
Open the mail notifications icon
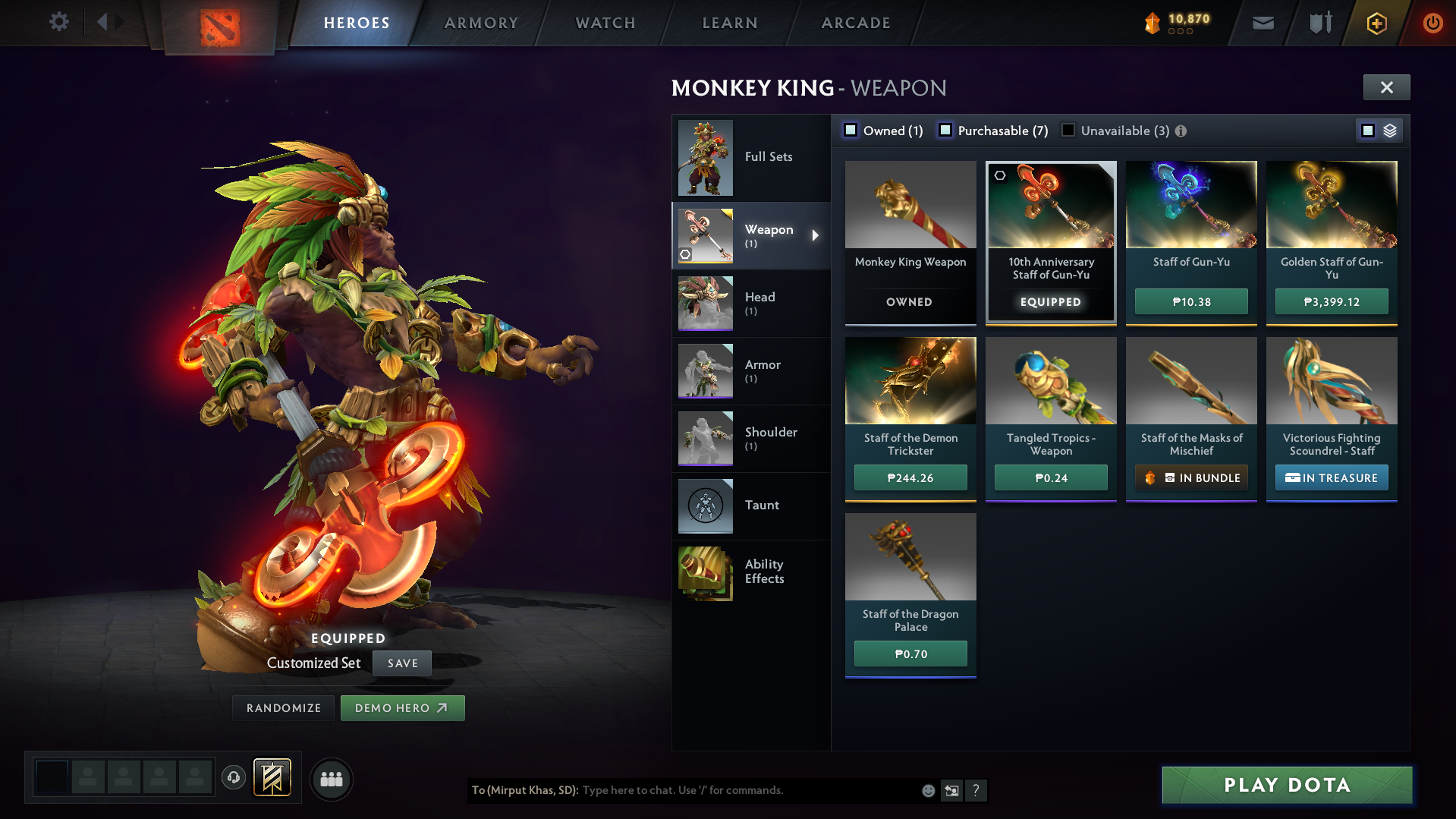[x=1262, y=23]
